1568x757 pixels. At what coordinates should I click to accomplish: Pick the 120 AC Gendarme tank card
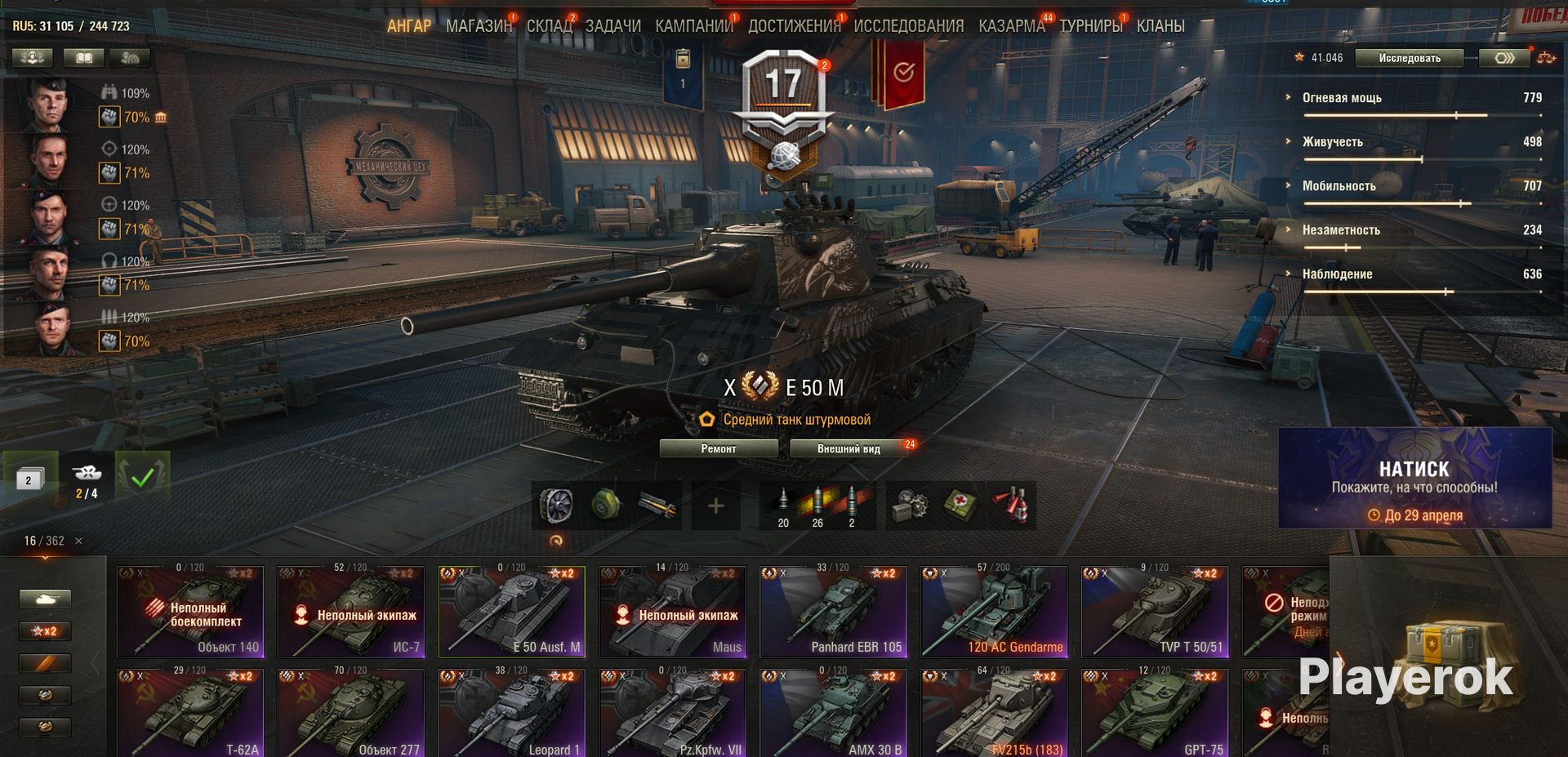(x=993, y=612)
